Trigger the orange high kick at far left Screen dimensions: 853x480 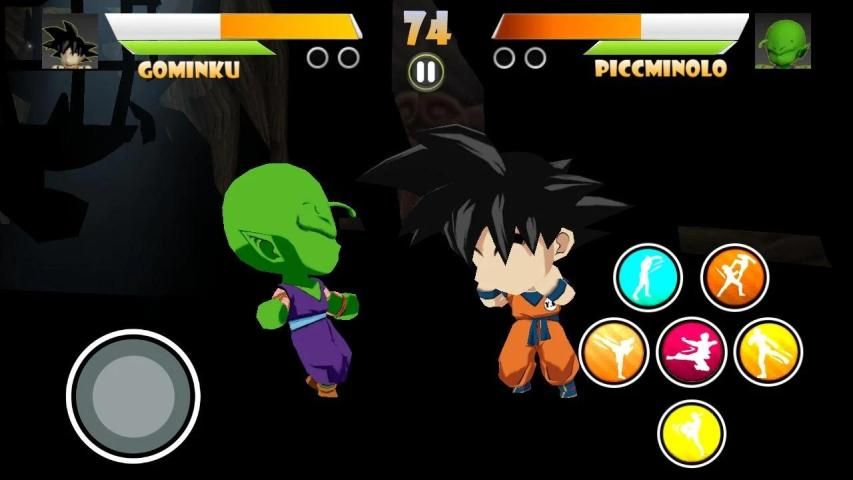[614, 352]
